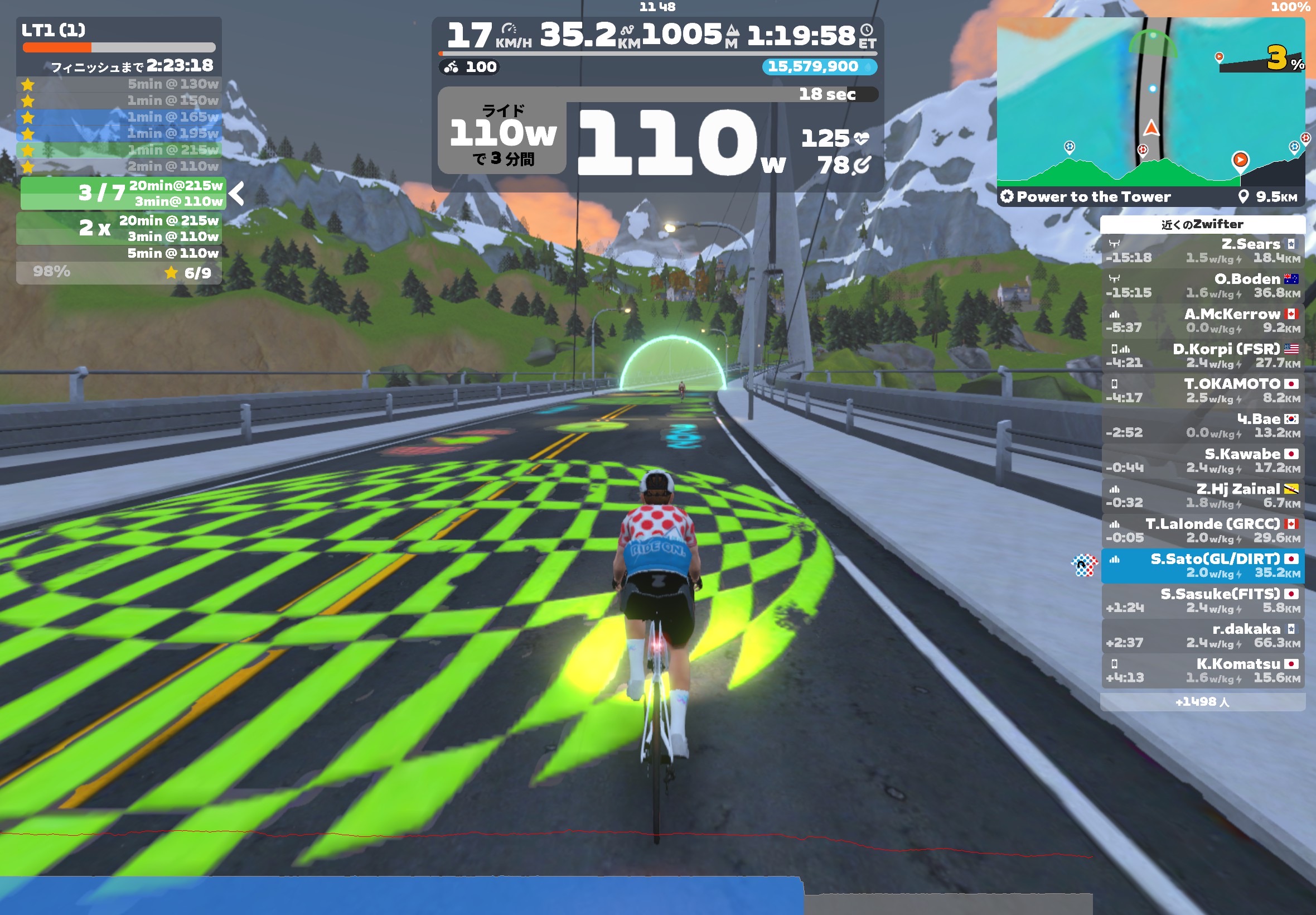Image resolution: width=1316 pixels, height=915 pixels.
Task: Select Z.Hj Zainal rider entry
Action: pyautogui.click(x=1202, y=495)
